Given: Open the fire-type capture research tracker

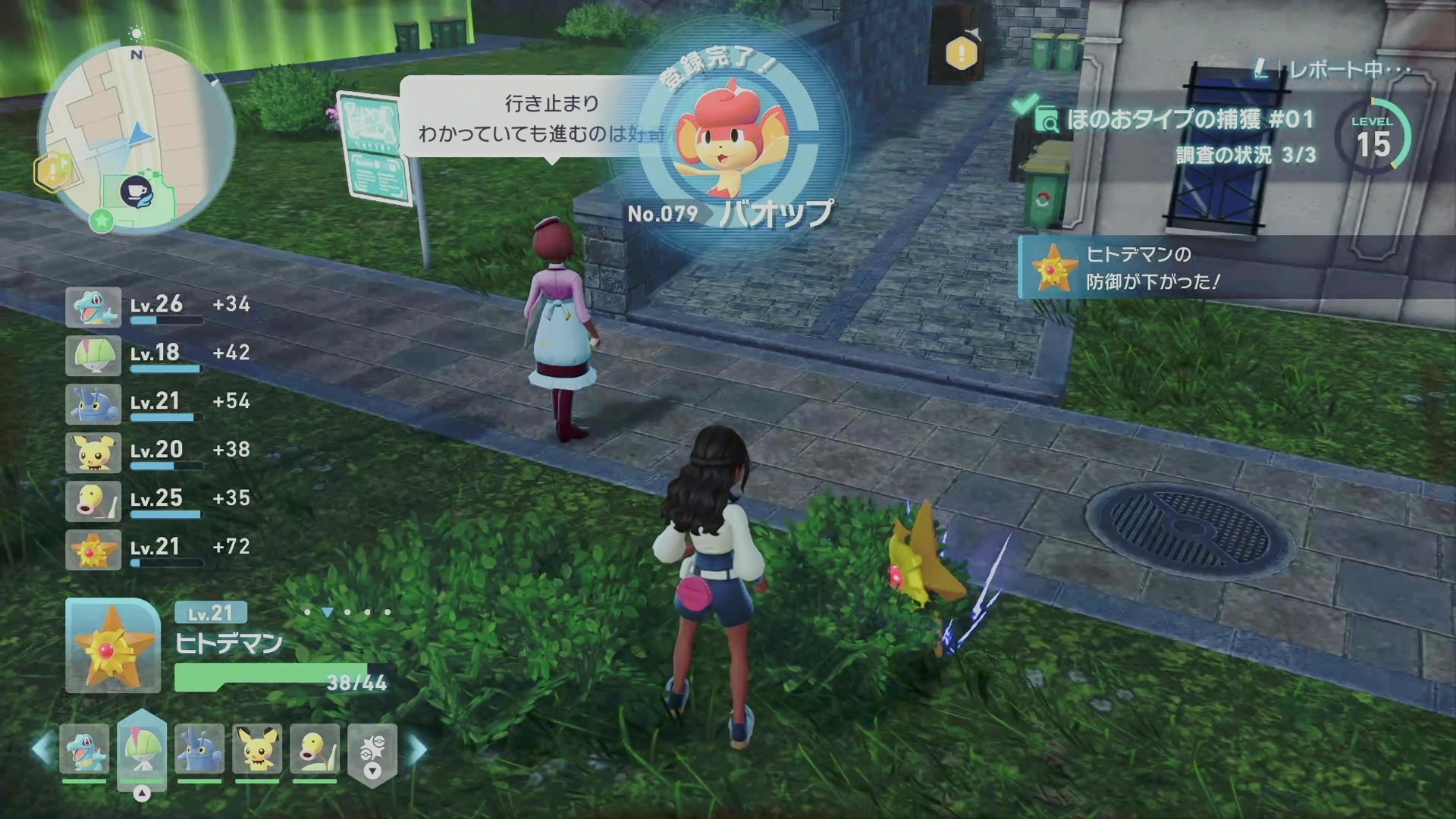Looking at the screenshot, I should [x=1175, y=133].
